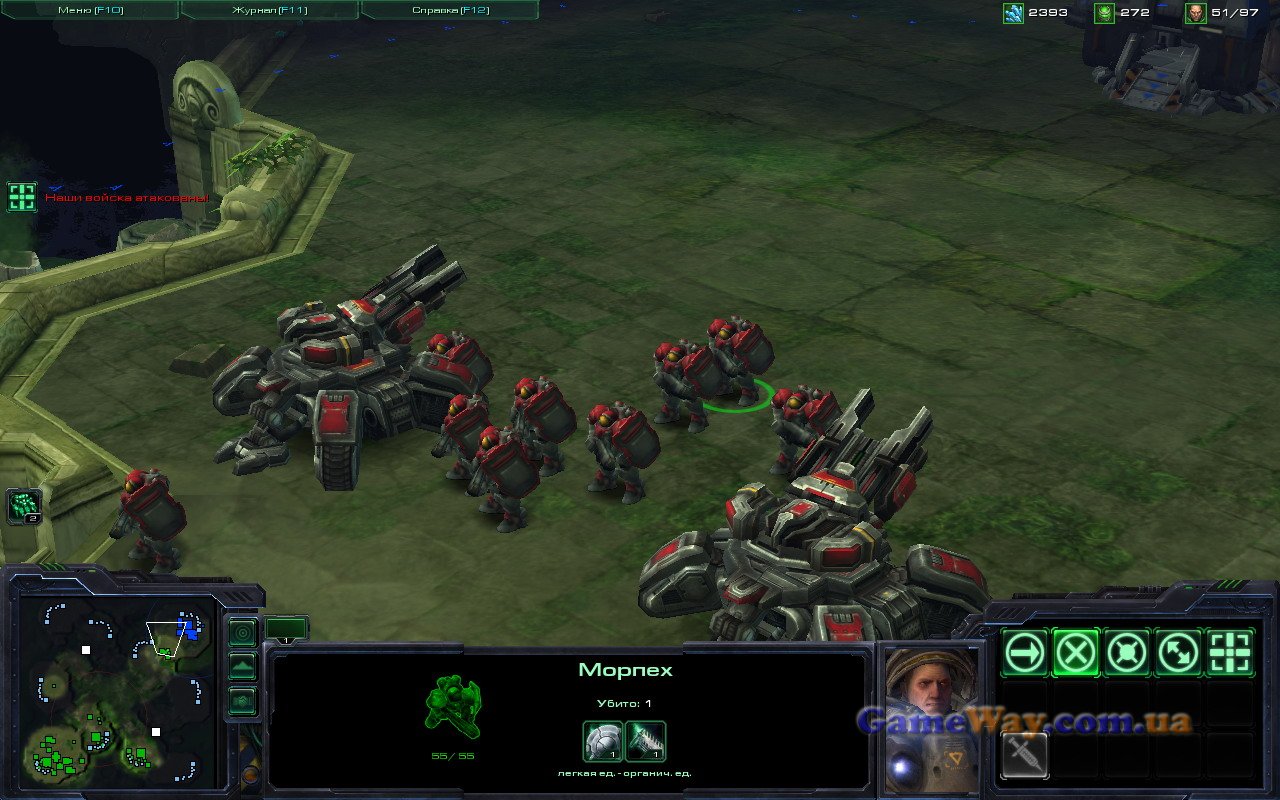Screen dimensions: 1280x800
Task: Toggle the minimap alliance colors handshake button
Action: point(242,701)
